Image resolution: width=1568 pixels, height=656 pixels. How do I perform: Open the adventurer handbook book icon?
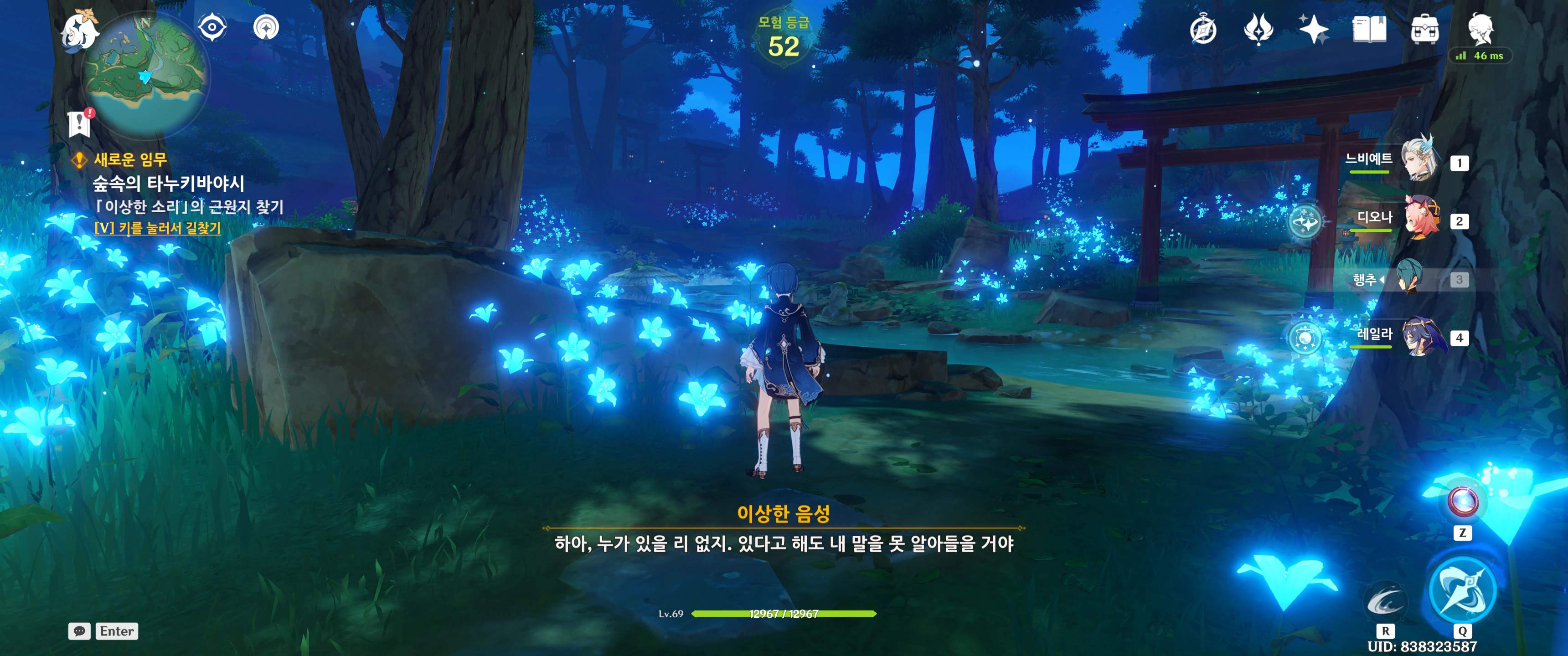[1369, 29]
